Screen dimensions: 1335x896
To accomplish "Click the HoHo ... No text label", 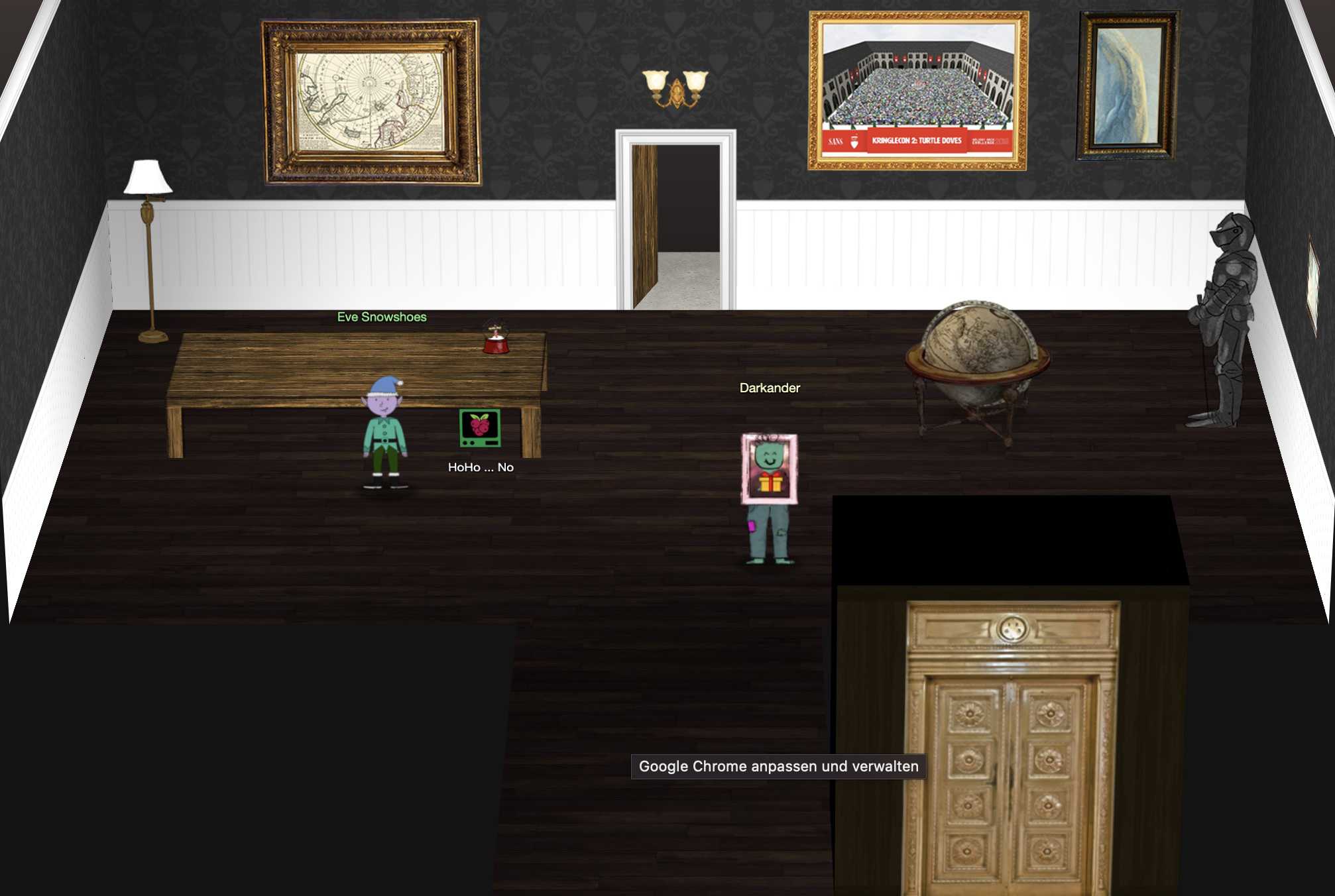I will click(481, 467).
